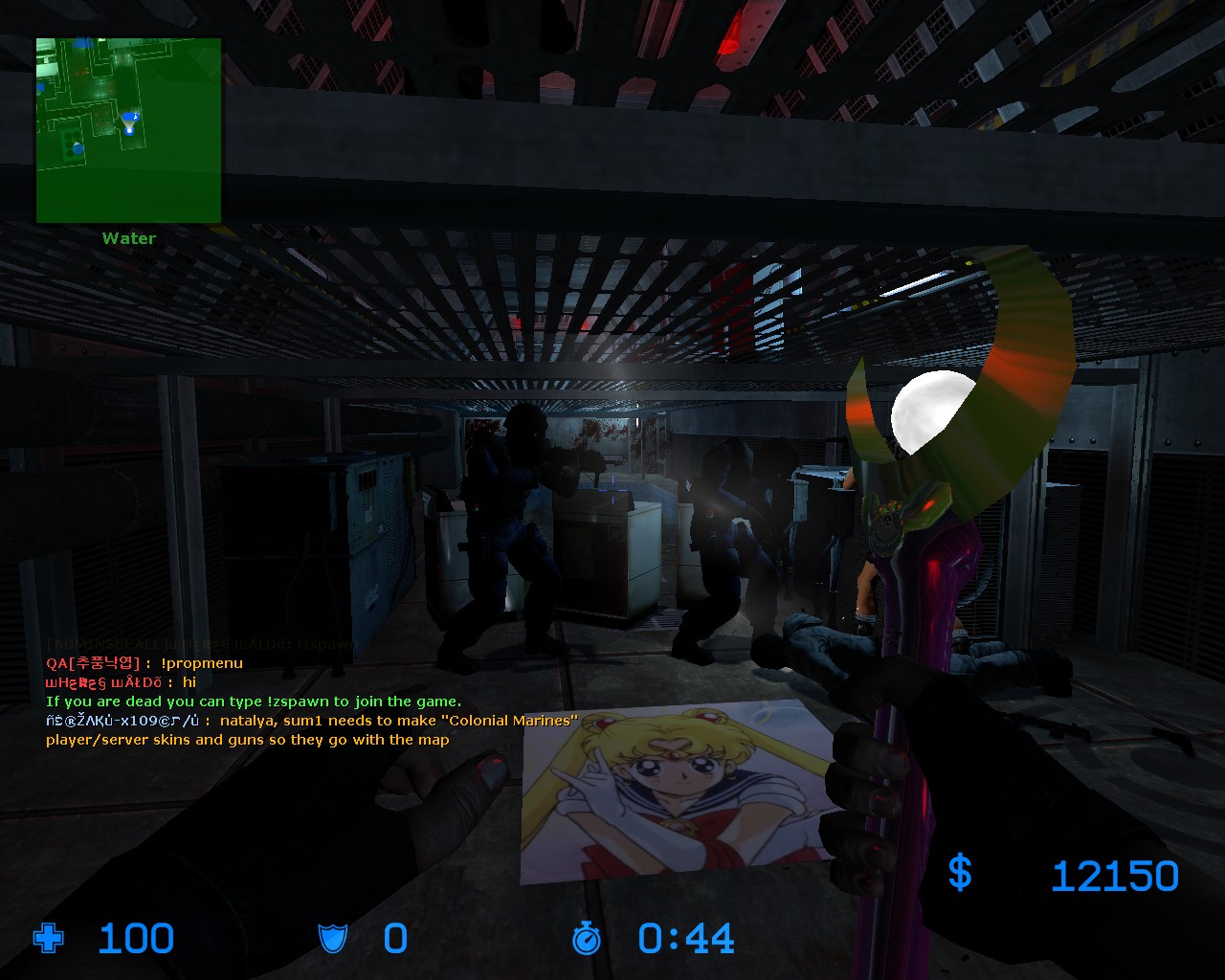The height and width of the screenshot is (980, 1225).
Task: Click the armor shield icon
Action: pyautogui.click(x=333, y=940)
